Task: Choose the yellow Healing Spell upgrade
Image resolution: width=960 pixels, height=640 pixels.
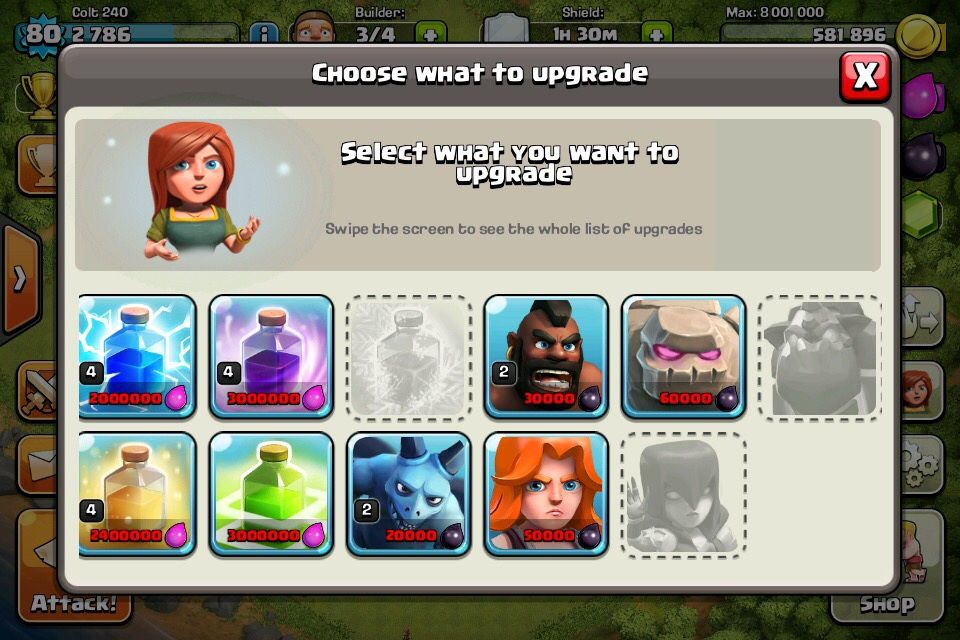Action: pos(137,493)
